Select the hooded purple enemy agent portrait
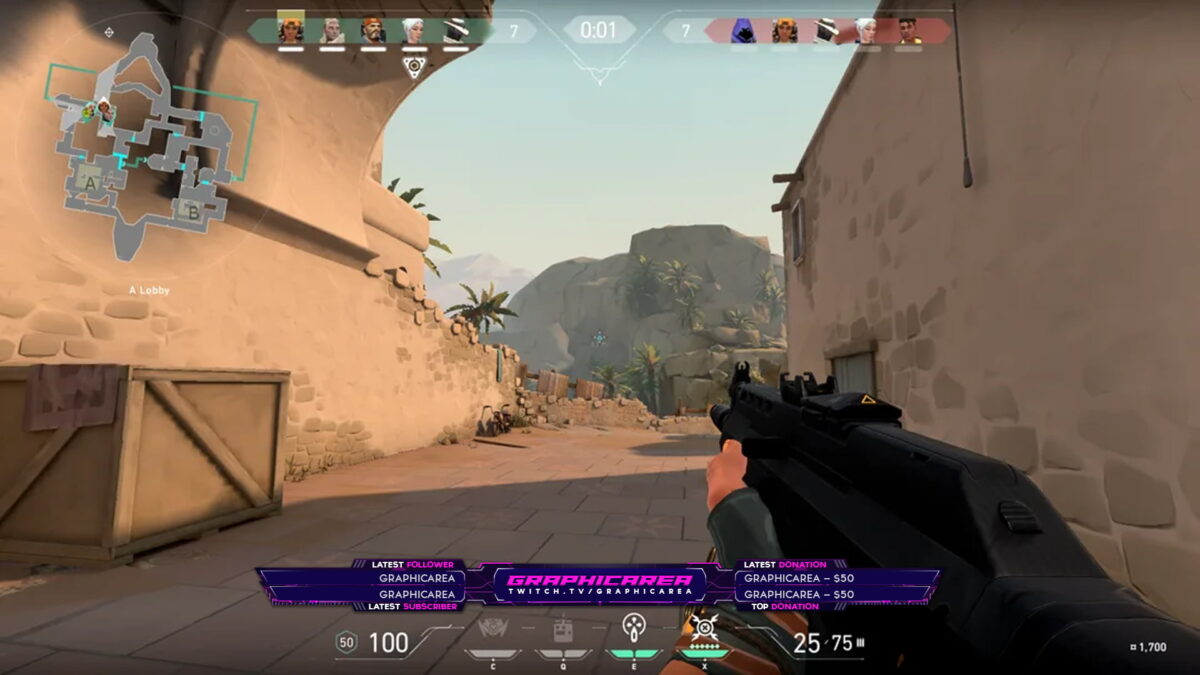This screenshot has height=675, width=1200. (x=742, y=31)
